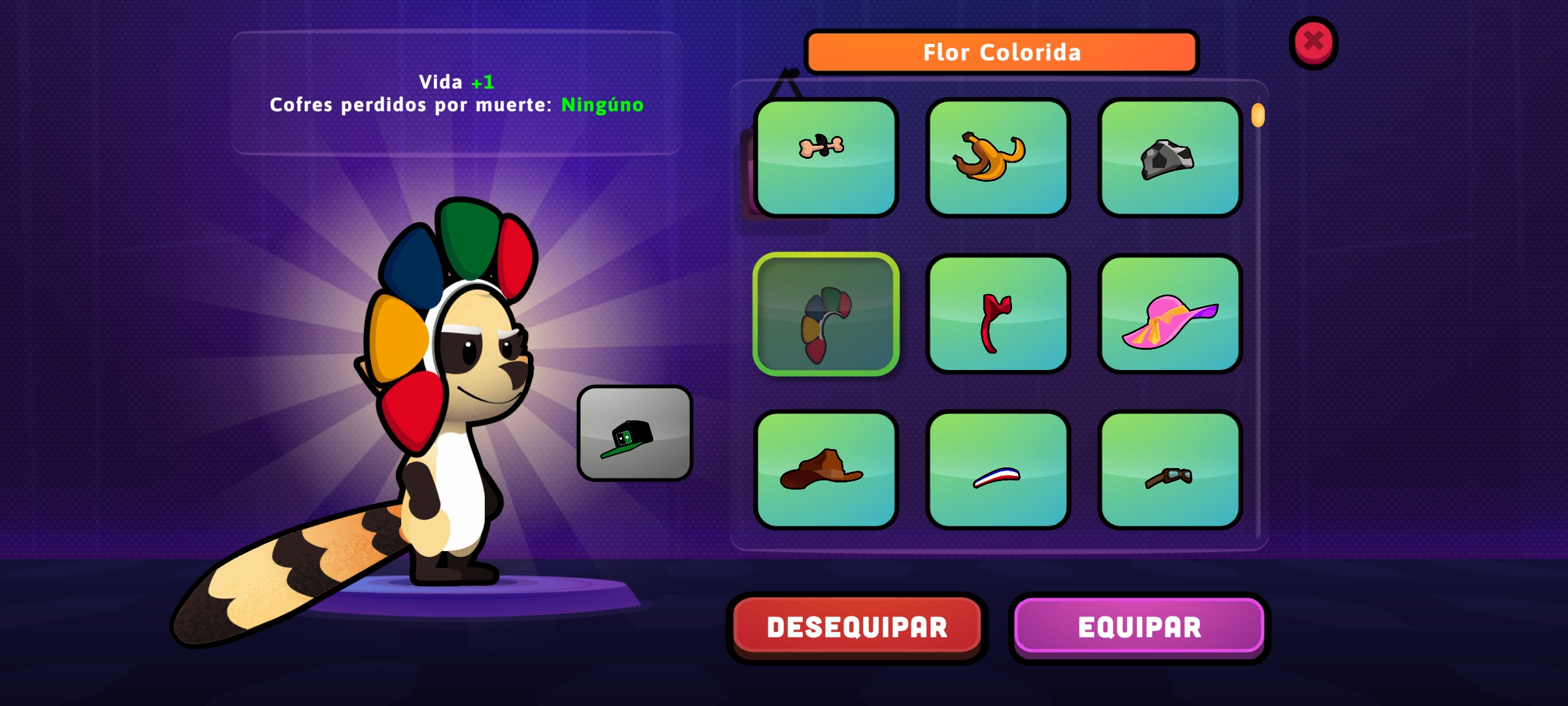Pick the grey rock hat

point(1169,158)
